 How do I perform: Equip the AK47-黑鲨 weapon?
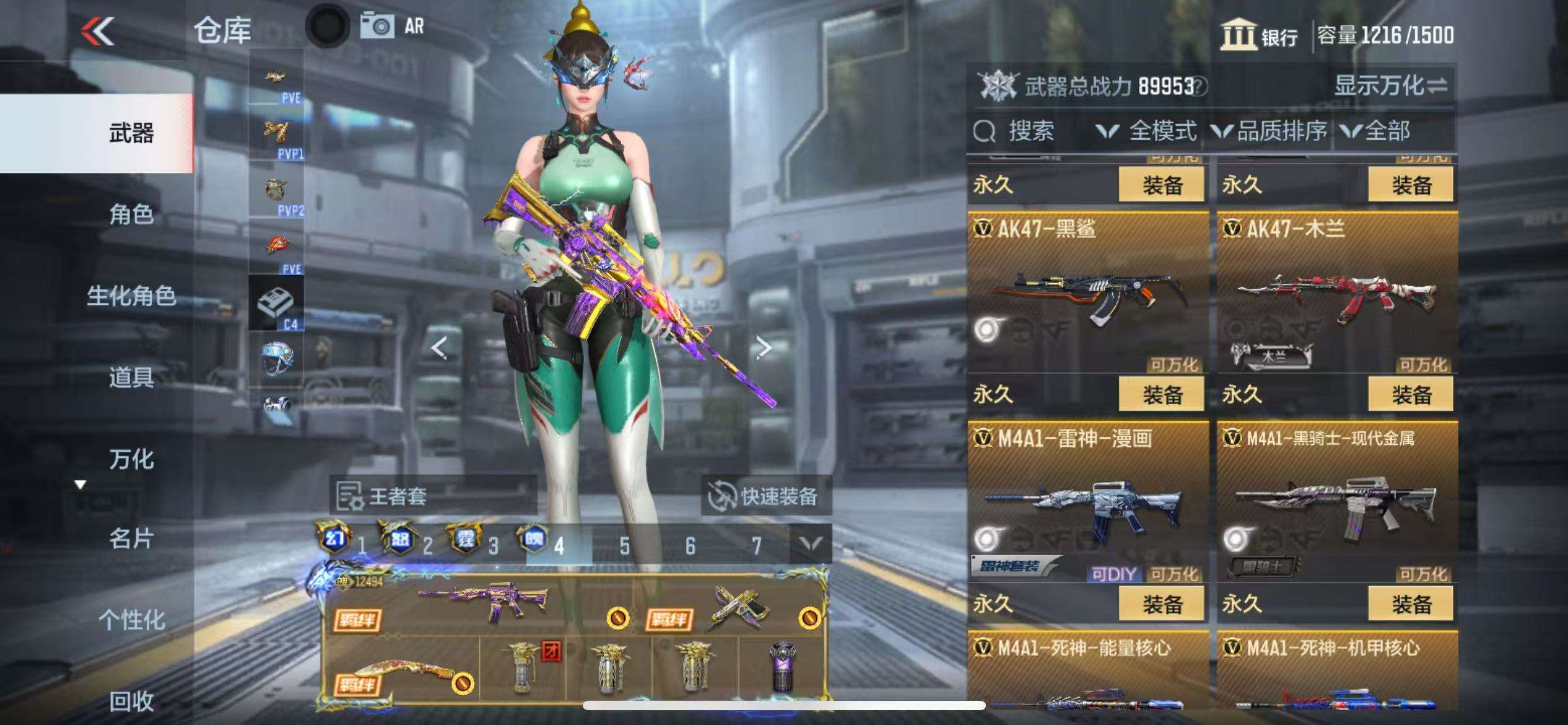pyautogui.click(x=1162, y=395)
